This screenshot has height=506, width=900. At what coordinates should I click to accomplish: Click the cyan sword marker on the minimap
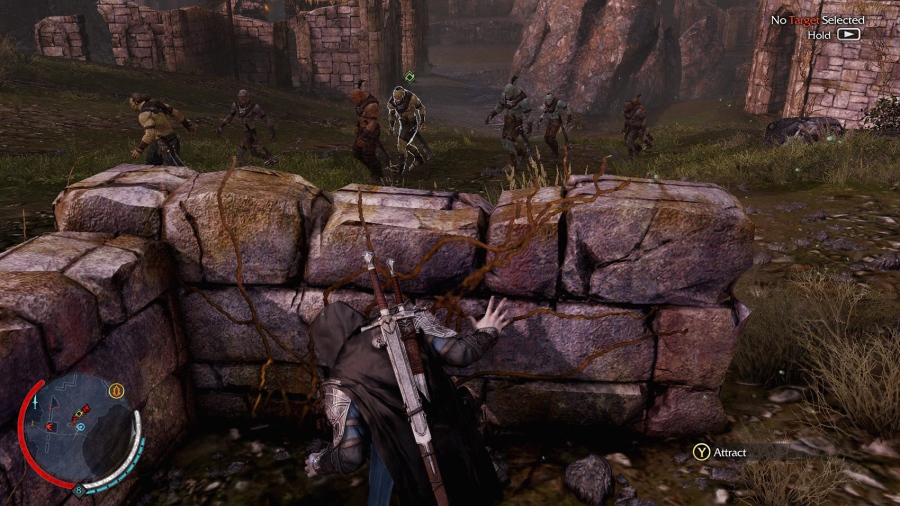point(36,401)
